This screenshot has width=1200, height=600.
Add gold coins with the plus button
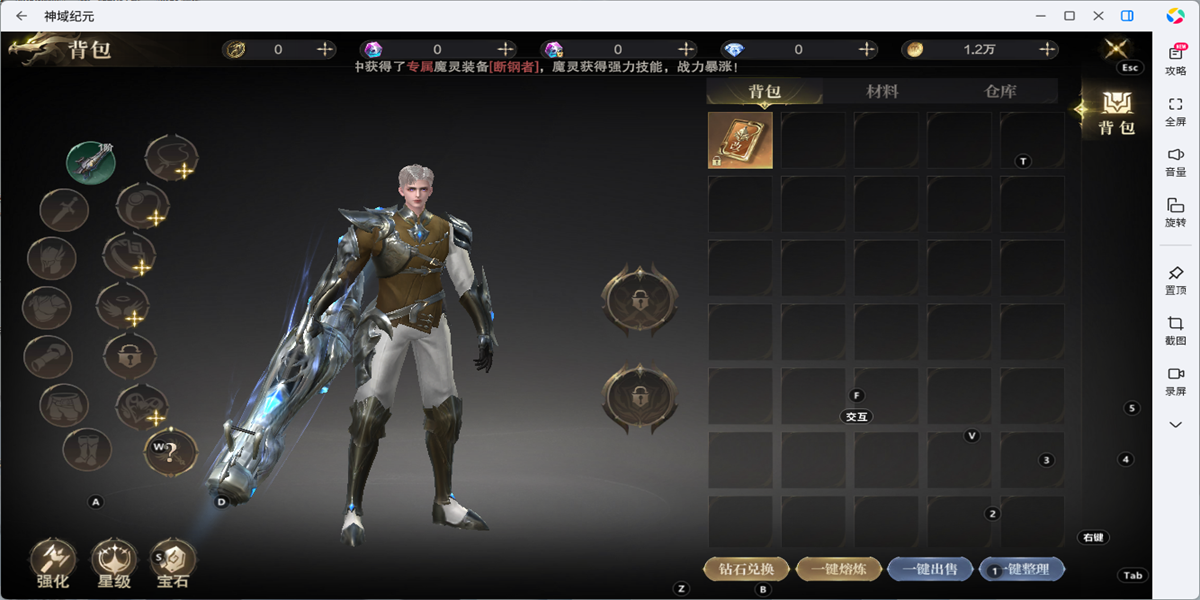[1047, 49]
